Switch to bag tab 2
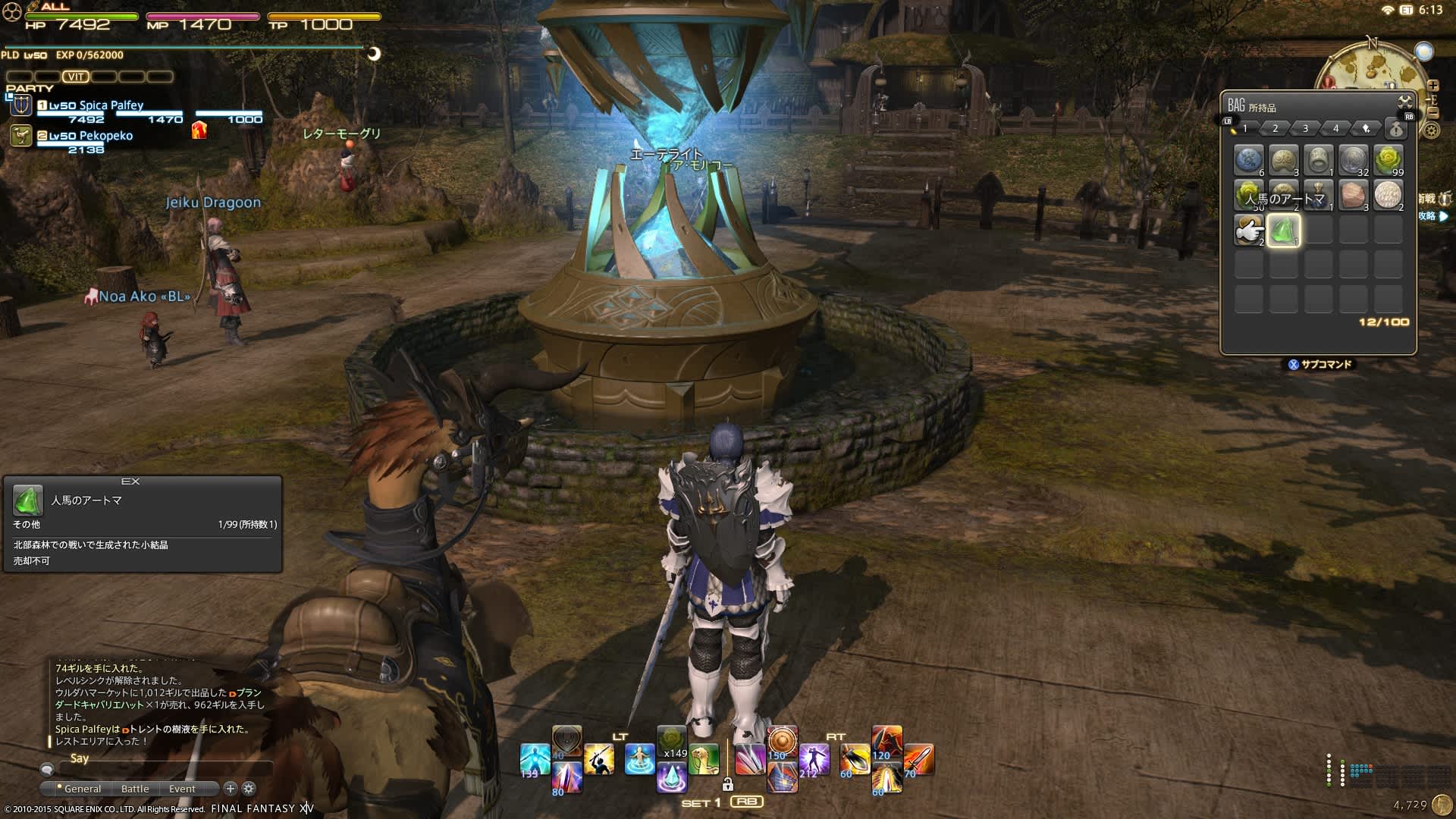The image size is (1456, 819). click(x=1276, y=128)
